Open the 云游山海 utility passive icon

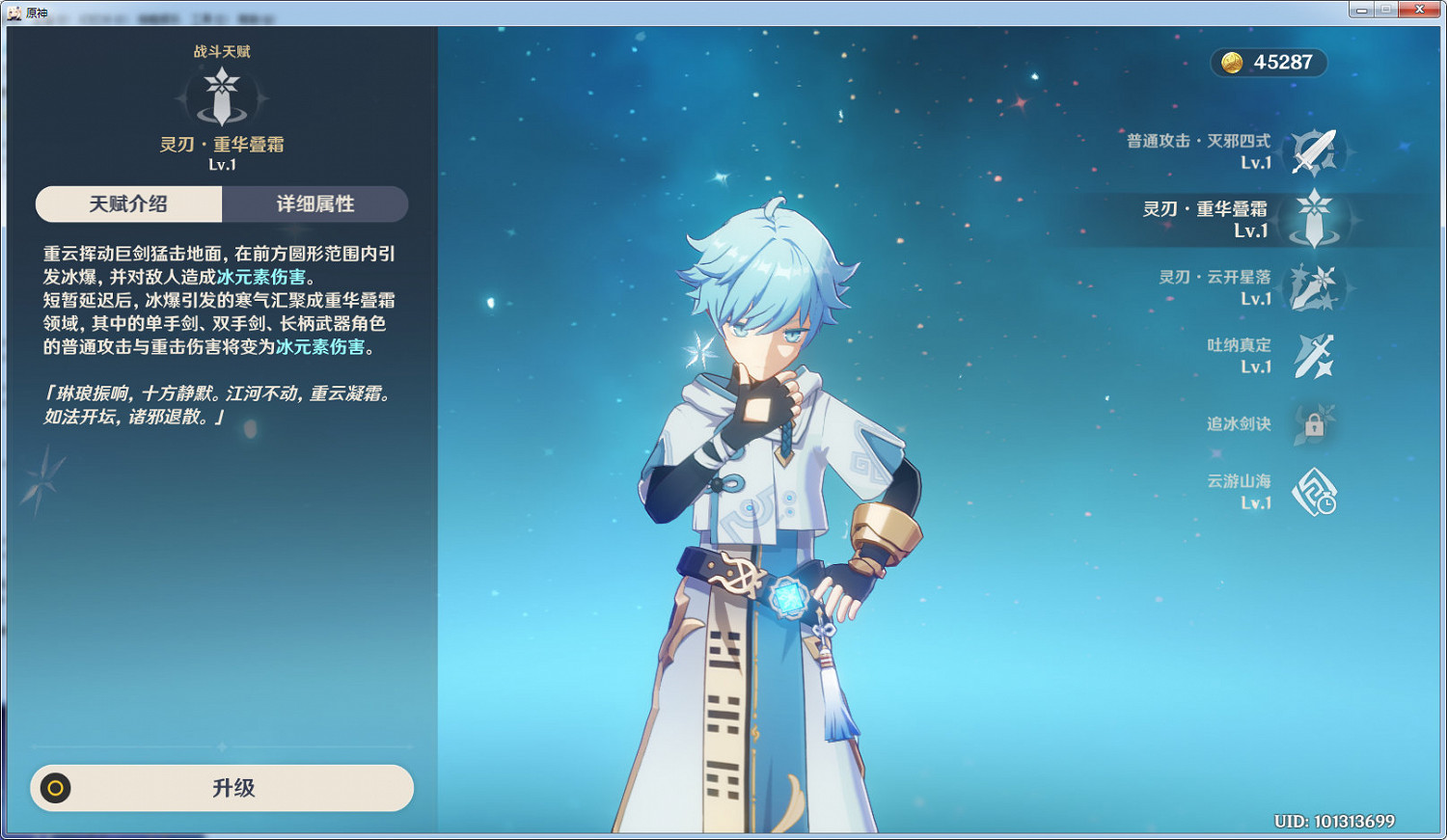[1315, 492]
